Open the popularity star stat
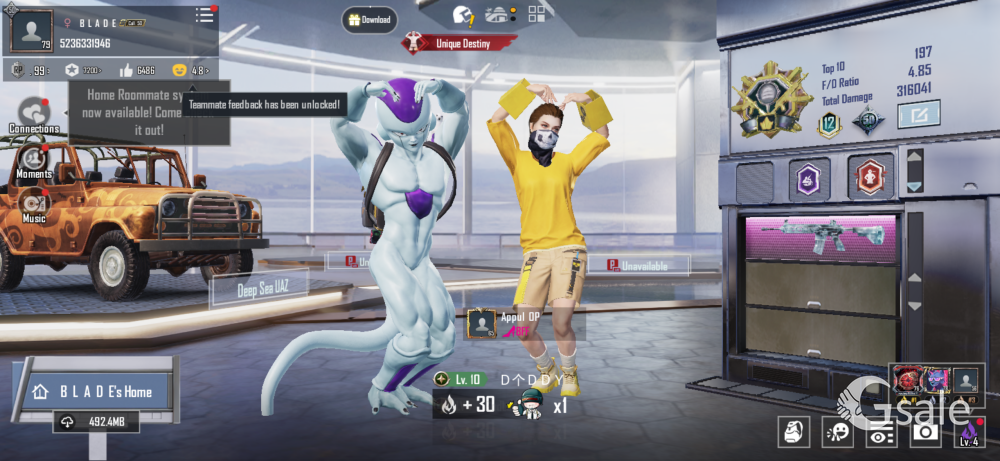The image size is (1000, 461). (x=82, y=71)
